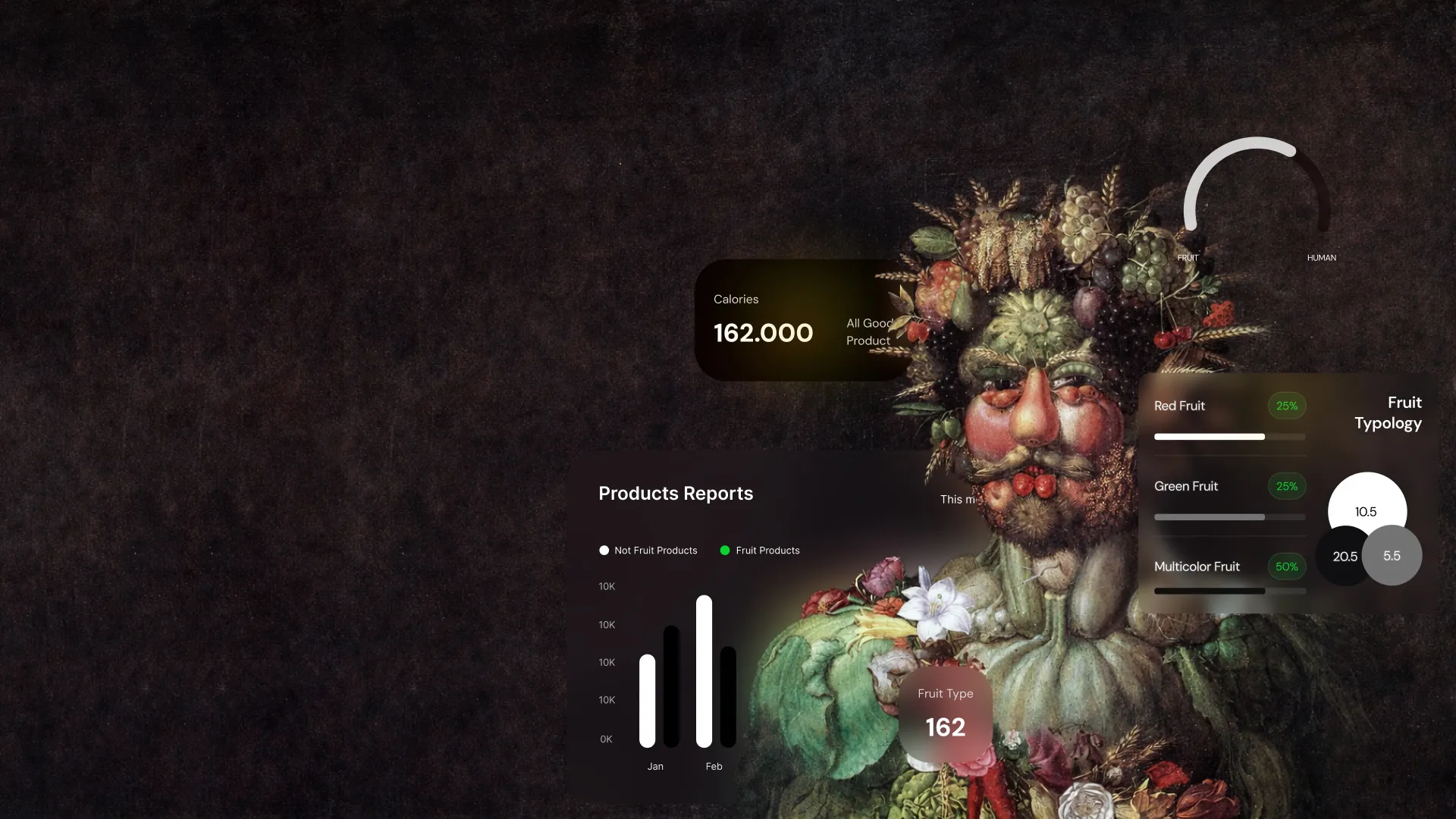Click the Products Reports title

point(676,494)
